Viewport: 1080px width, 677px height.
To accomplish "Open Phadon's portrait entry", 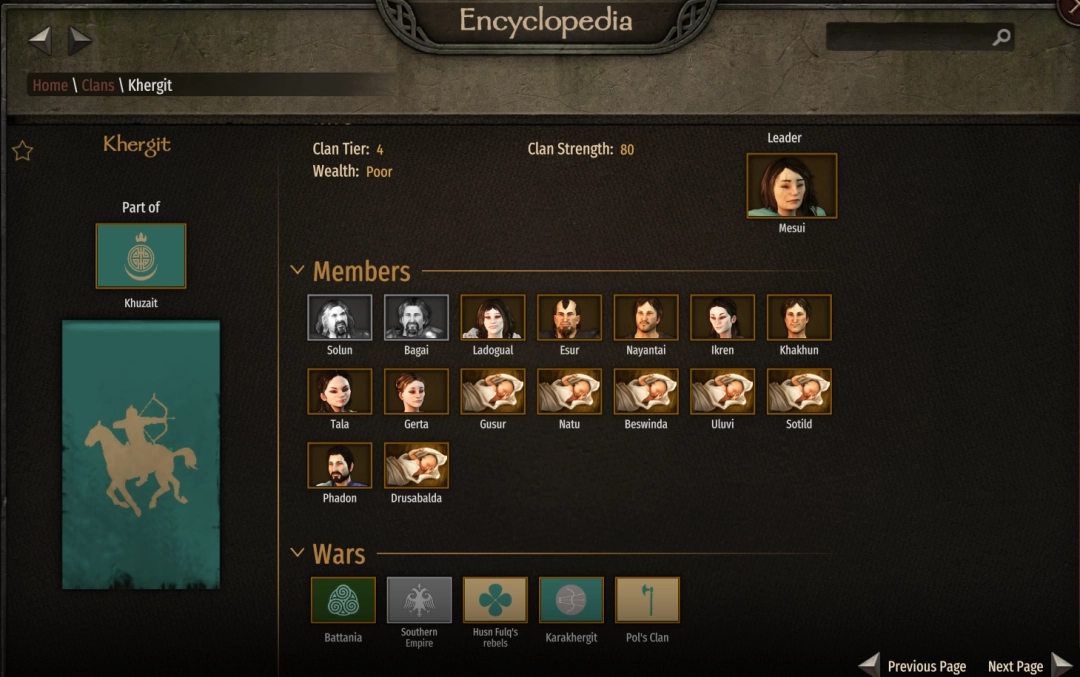I will click(x=340, y=466).
